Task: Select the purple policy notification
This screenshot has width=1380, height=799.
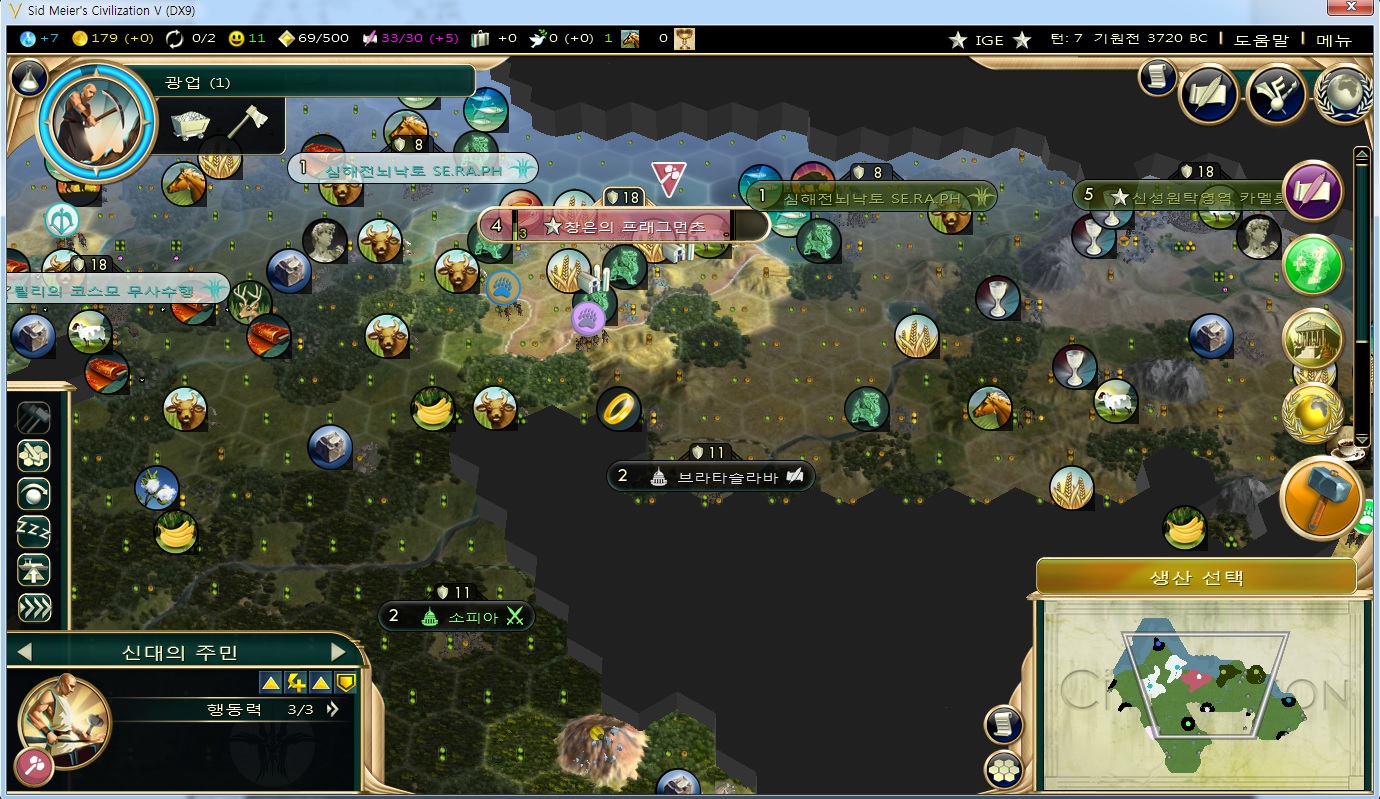Action: (1312, 192)
